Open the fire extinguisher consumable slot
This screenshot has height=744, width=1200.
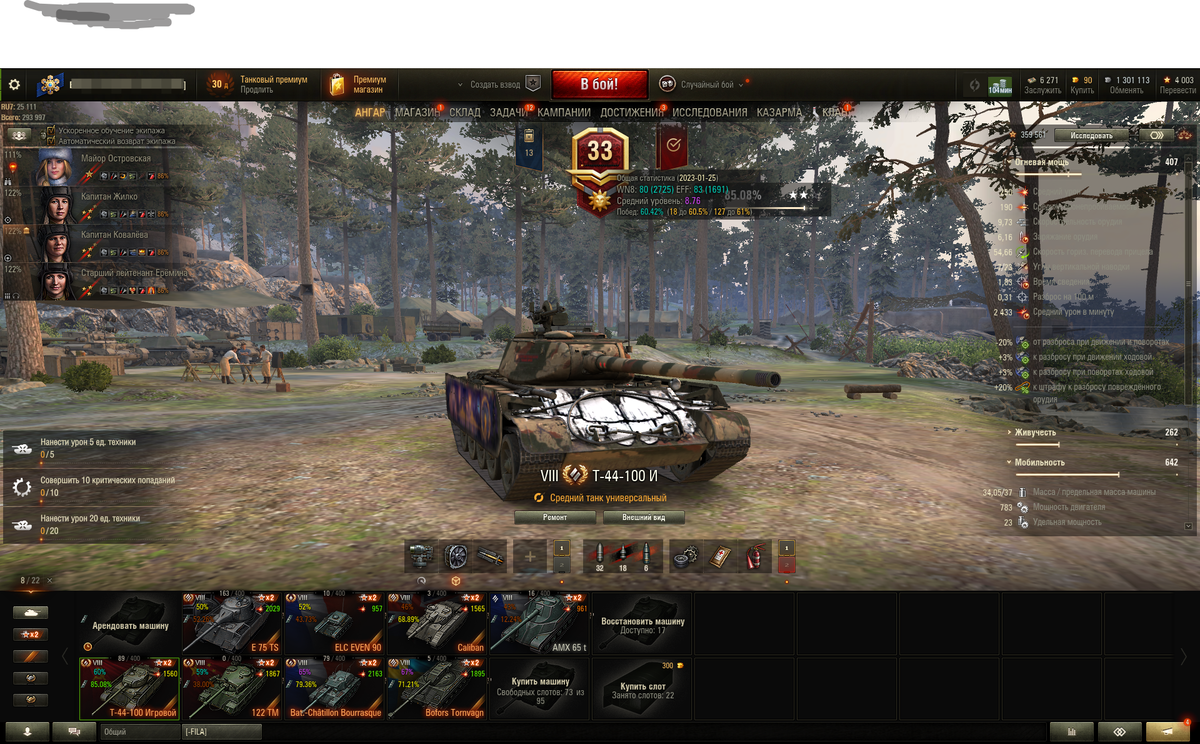tap(754, 556)
